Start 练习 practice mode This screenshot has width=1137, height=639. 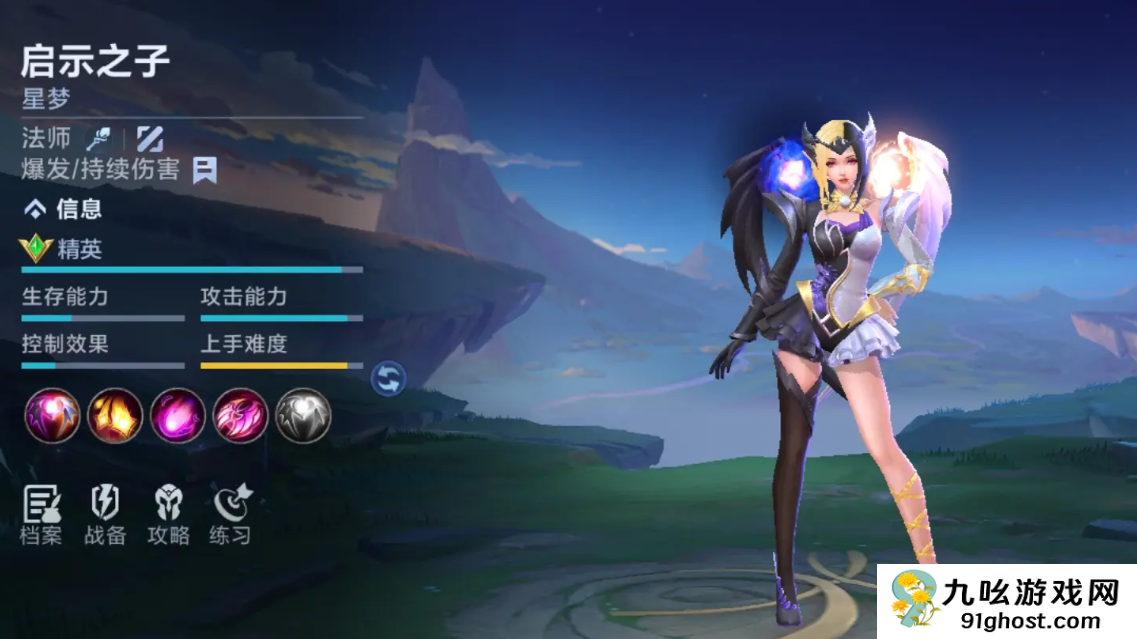click(x=231, y=514)
